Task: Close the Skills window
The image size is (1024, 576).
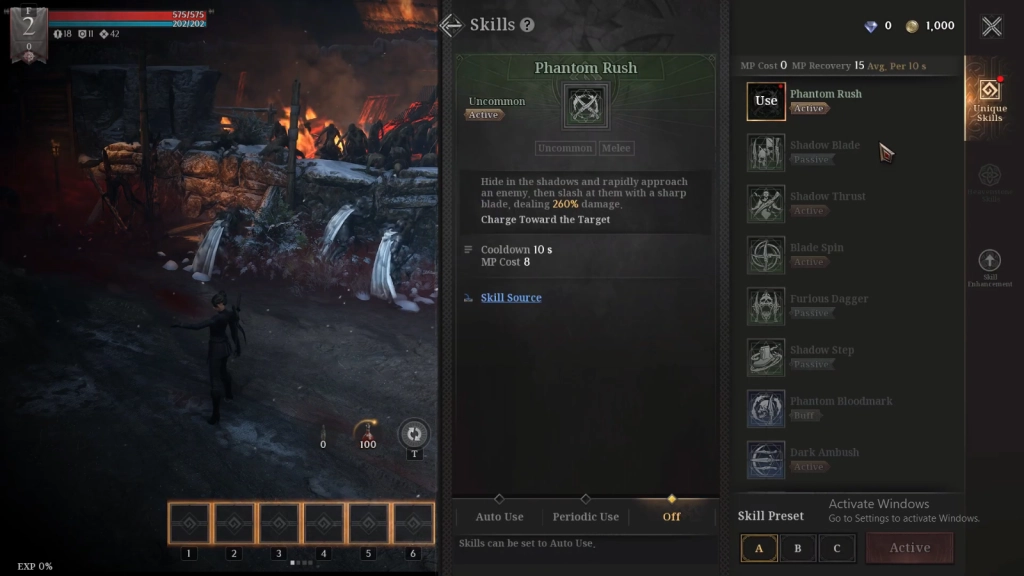Action: pos(991,27)
